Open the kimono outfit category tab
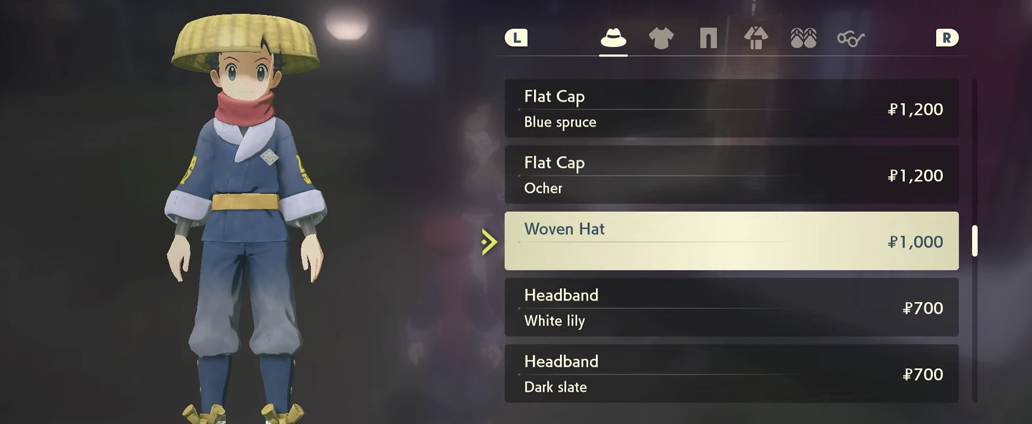The height and width of the screenshot is (424, 1032). 756,38
